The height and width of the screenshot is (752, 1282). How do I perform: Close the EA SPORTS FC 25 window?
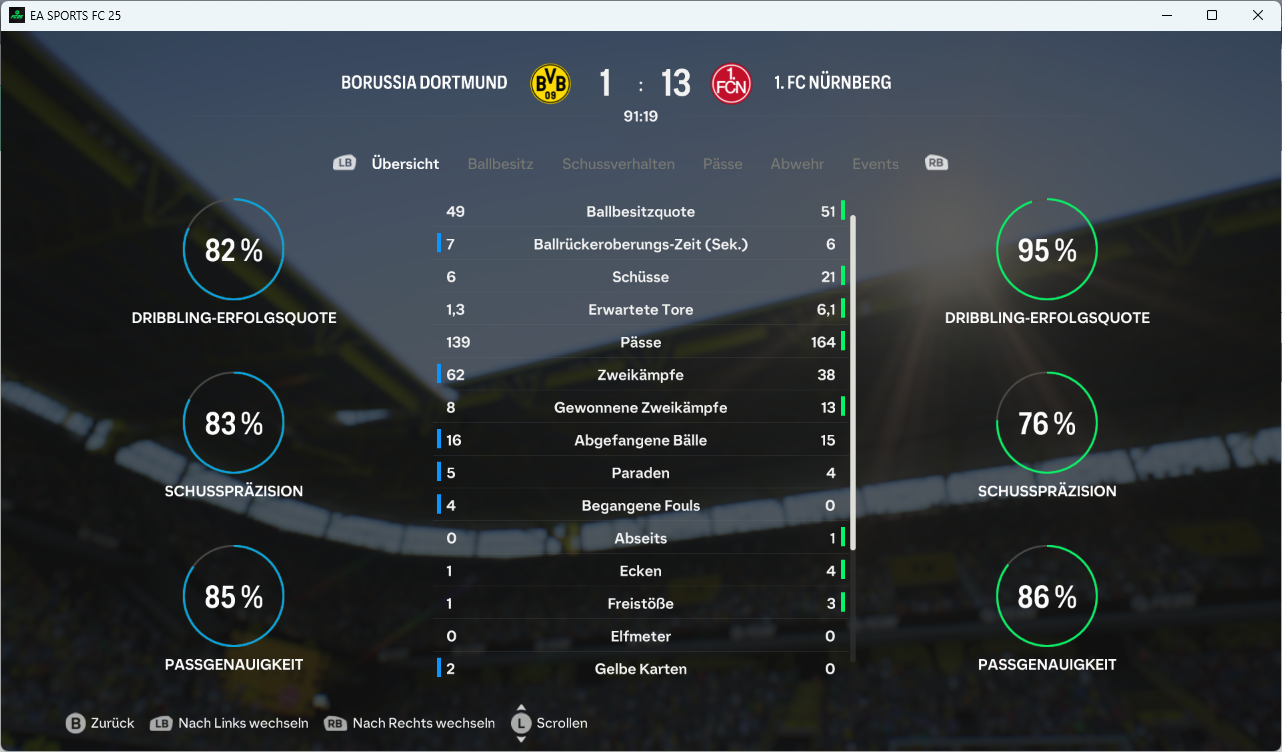(x=1258, y=15)
